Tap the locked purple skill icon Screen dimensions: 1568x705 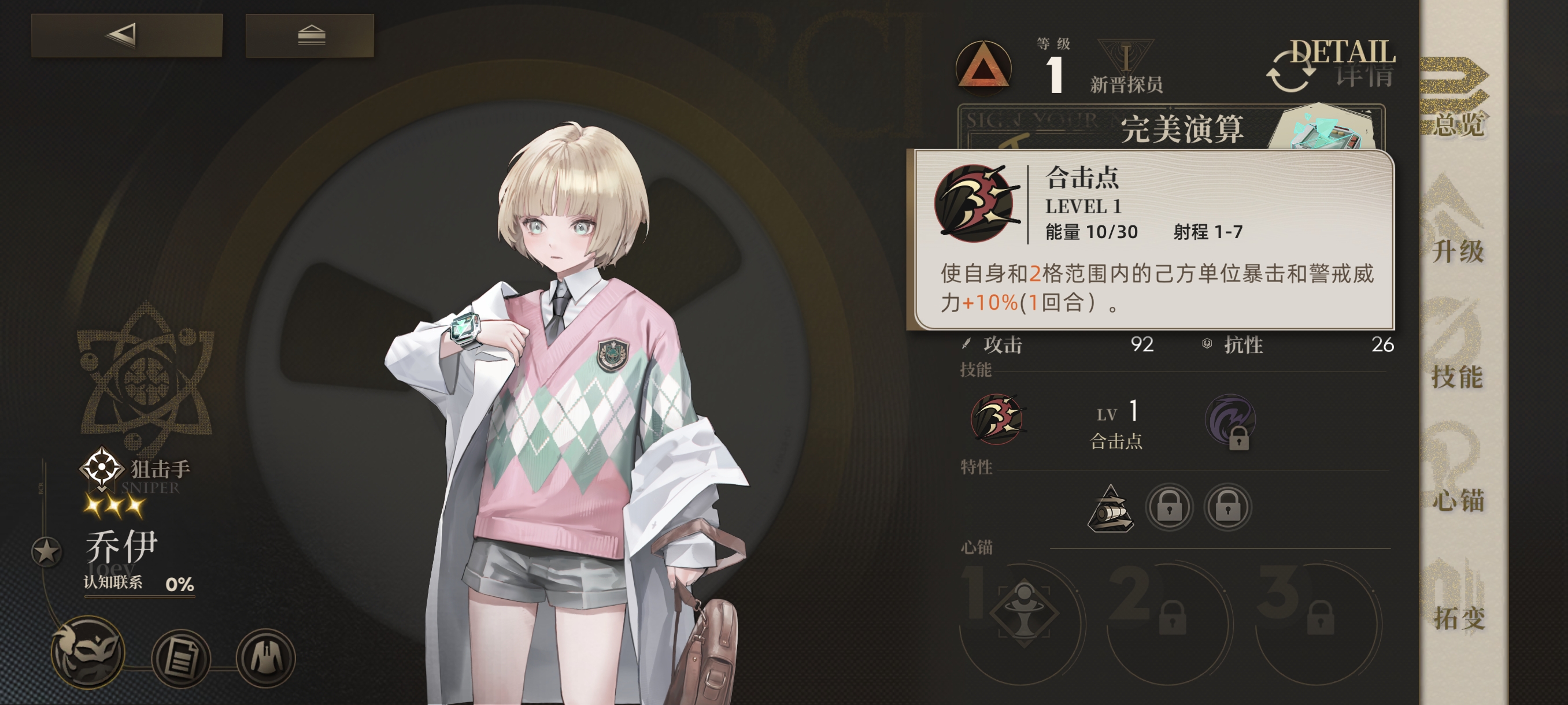click(x=1230, y=421)
